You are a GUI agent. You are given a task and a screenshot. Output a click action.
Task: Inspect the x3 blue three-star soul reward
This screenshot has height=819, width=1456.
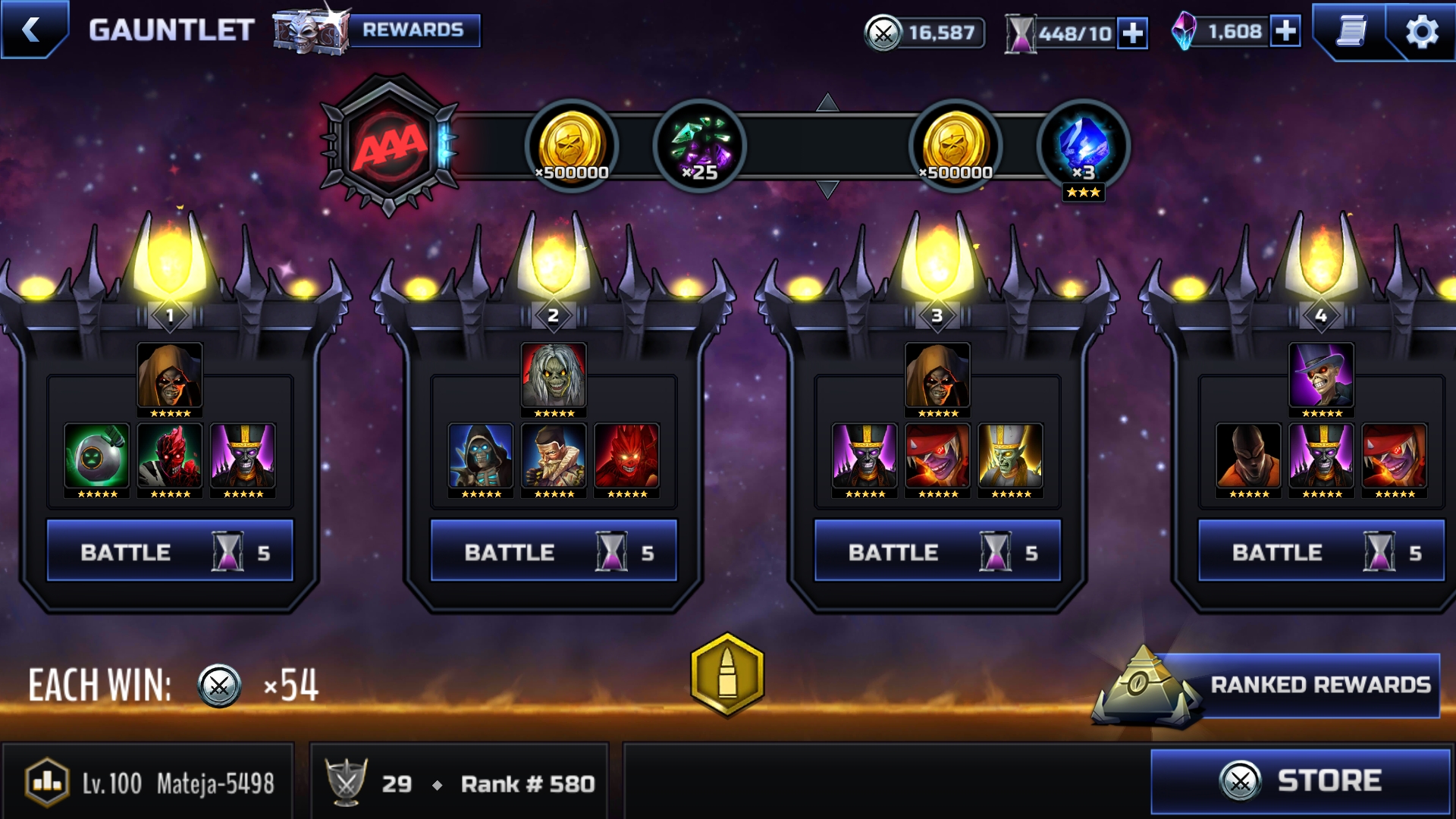pos(1083,147)
